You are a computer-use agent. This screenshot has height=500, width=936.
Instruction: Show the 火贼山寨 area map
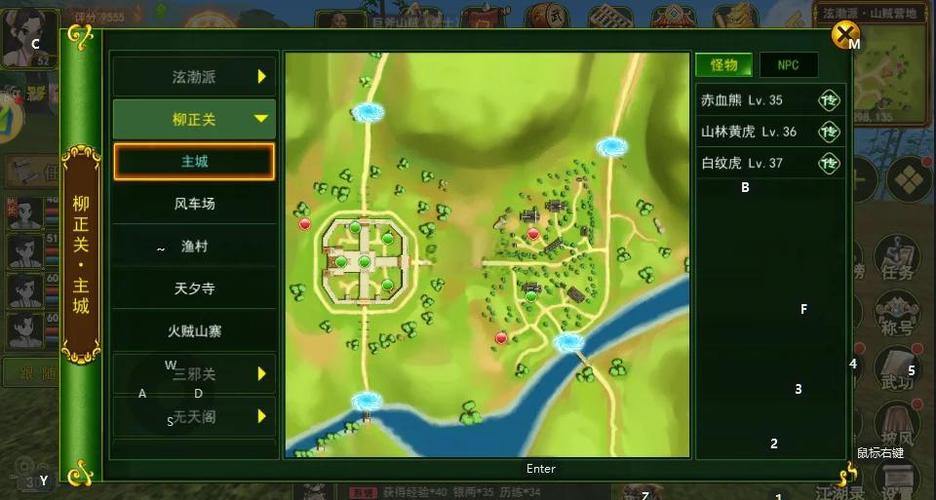point(193,330)
